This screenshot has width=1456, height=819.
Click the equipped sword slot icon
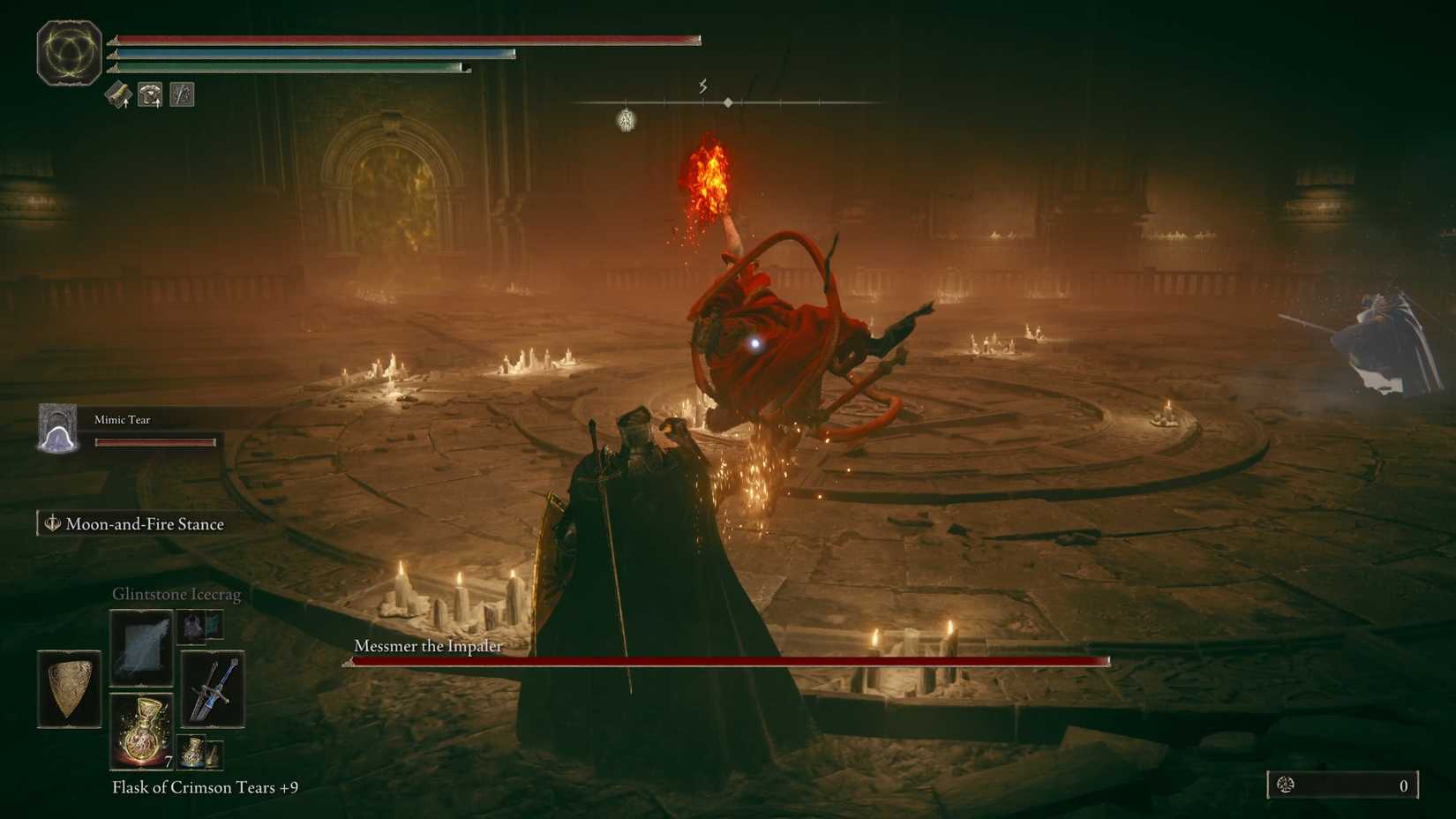[x=212, y=688]
